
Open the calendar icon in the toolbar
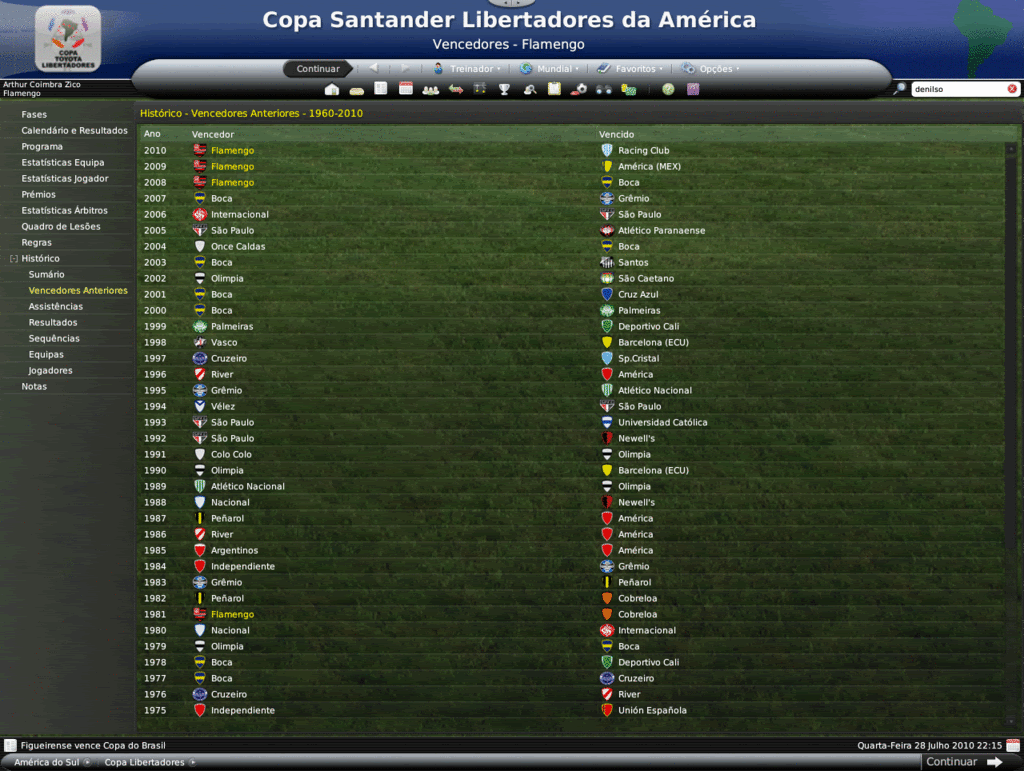(x=406, y=89)
